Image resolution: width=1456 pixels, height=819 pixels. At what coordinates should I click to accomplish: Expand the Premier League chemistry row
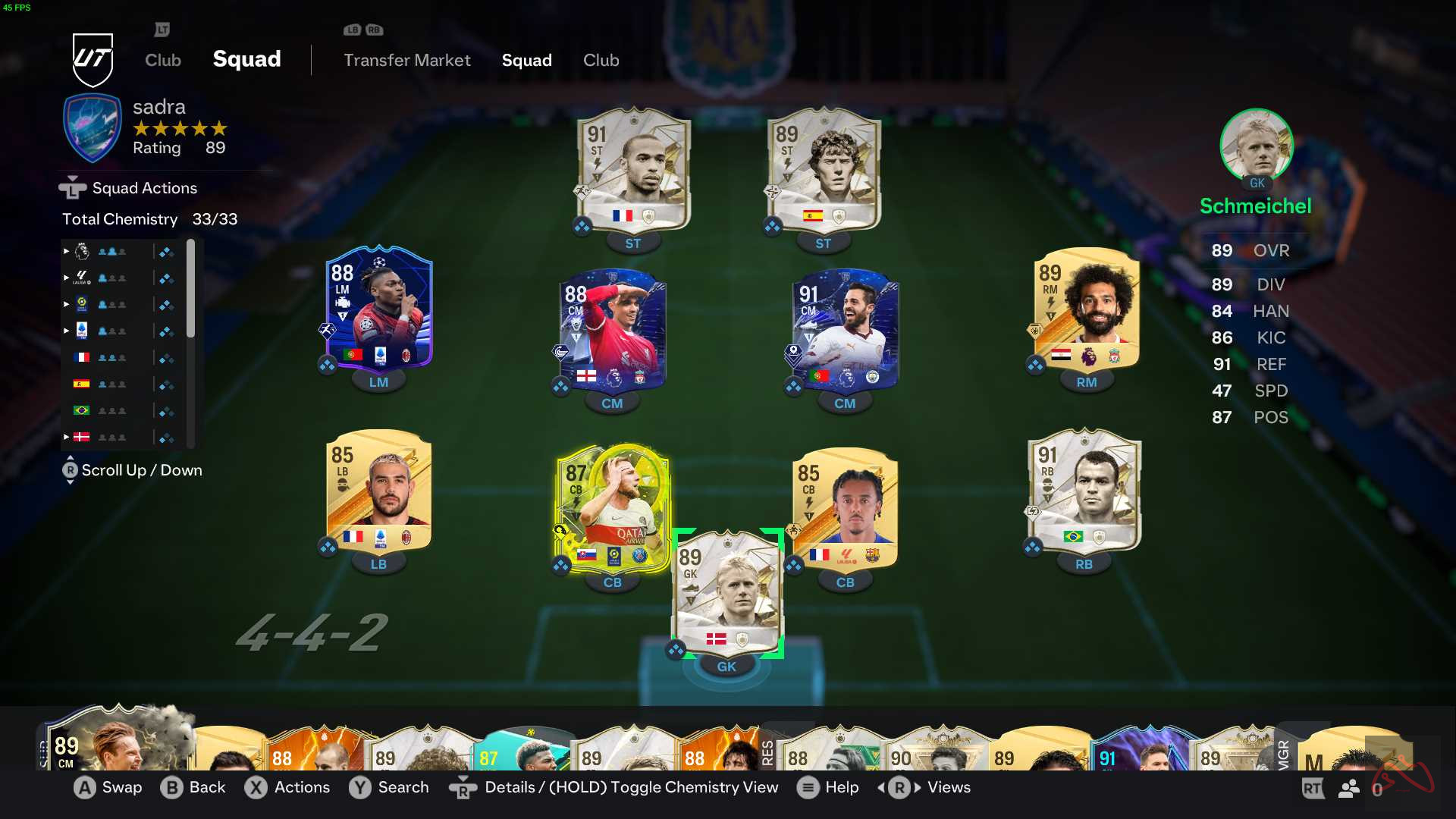click(x=66, y=252)
